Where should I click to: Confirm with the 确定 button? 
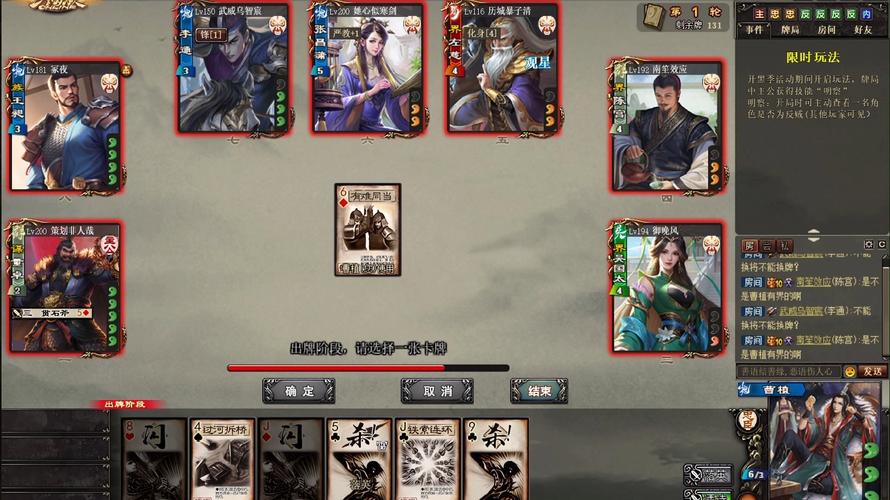[298, 390]
